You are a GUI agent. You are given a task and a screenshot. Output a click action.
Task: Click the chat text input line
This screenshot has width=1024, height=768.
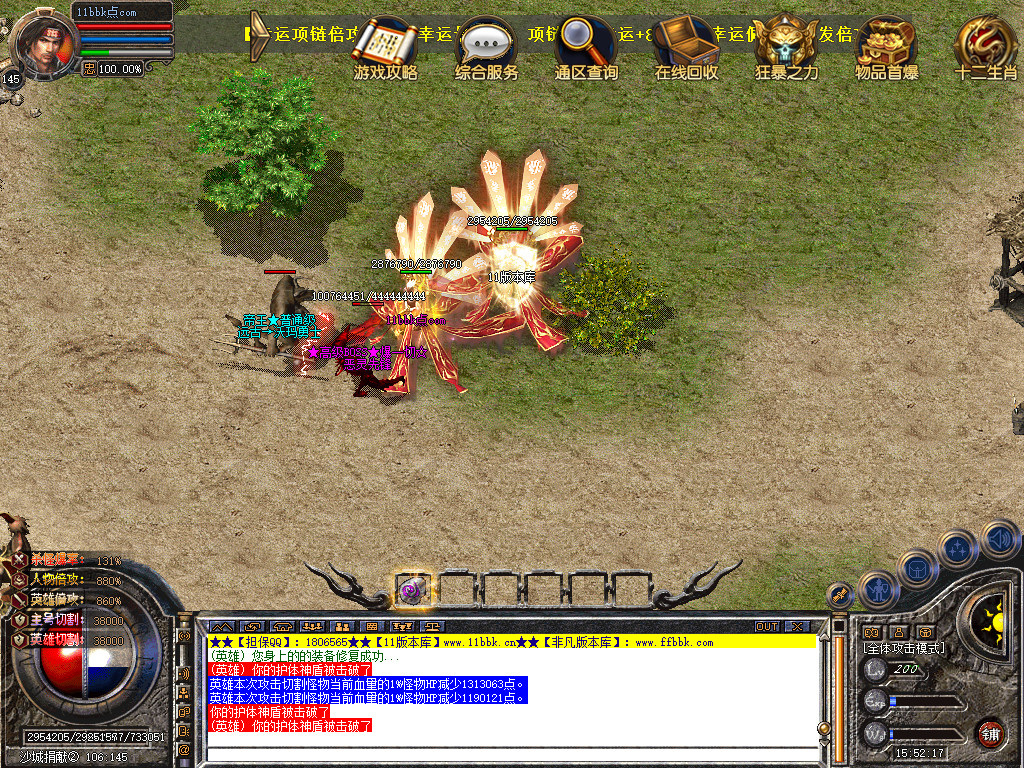pyautogui.click(x=510, y=752)
